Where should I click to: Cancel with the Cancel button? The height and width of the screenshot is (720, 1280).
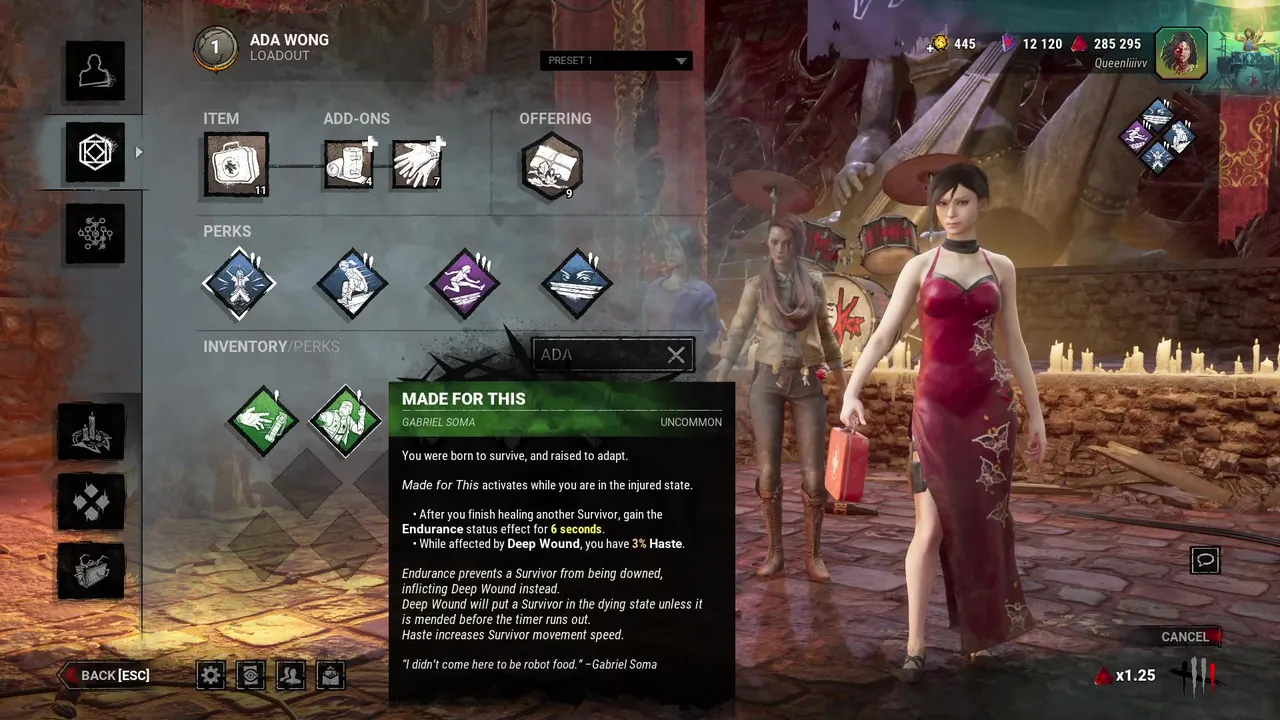coord(1186,637)
